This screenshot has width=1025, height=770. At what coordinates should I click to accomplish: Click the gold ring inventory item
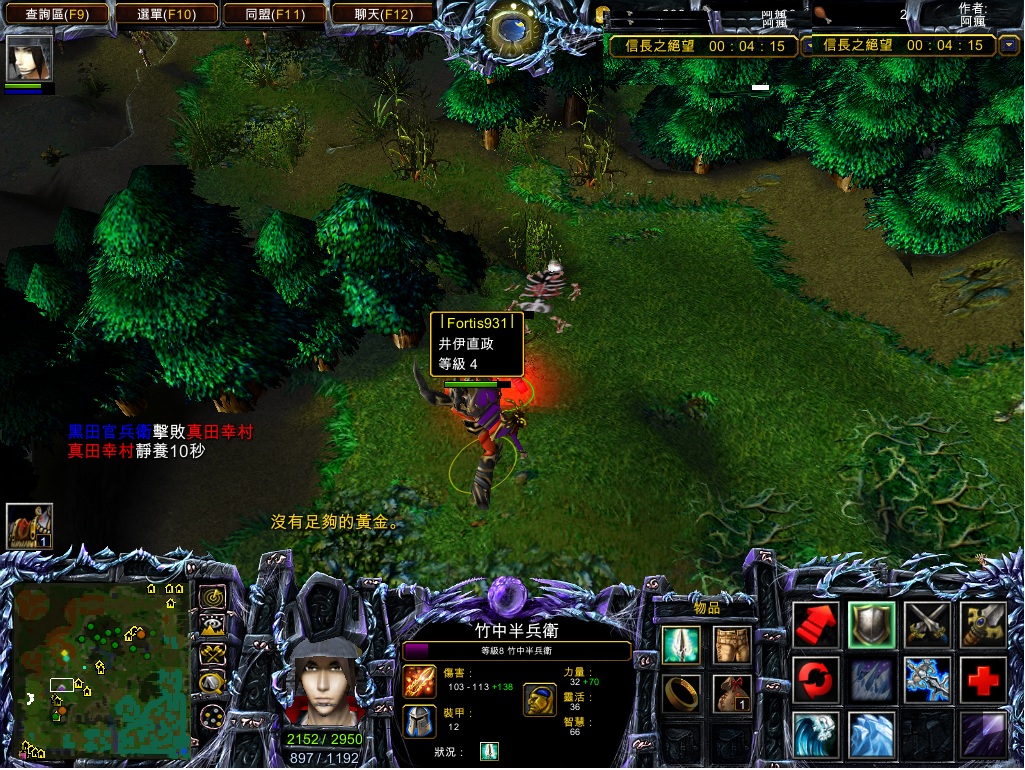point(680,693)
